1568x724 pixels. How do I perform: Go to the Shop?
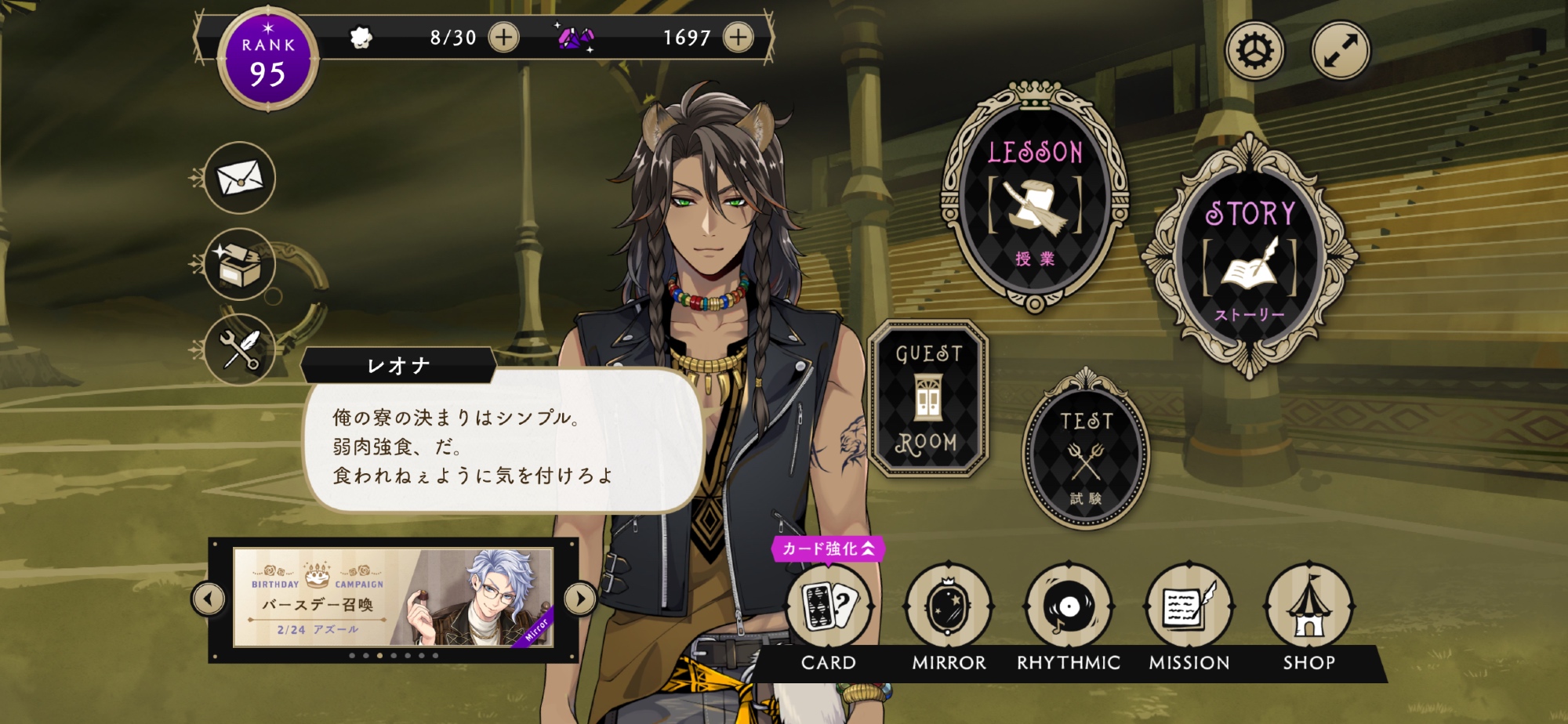point(1308,607)
